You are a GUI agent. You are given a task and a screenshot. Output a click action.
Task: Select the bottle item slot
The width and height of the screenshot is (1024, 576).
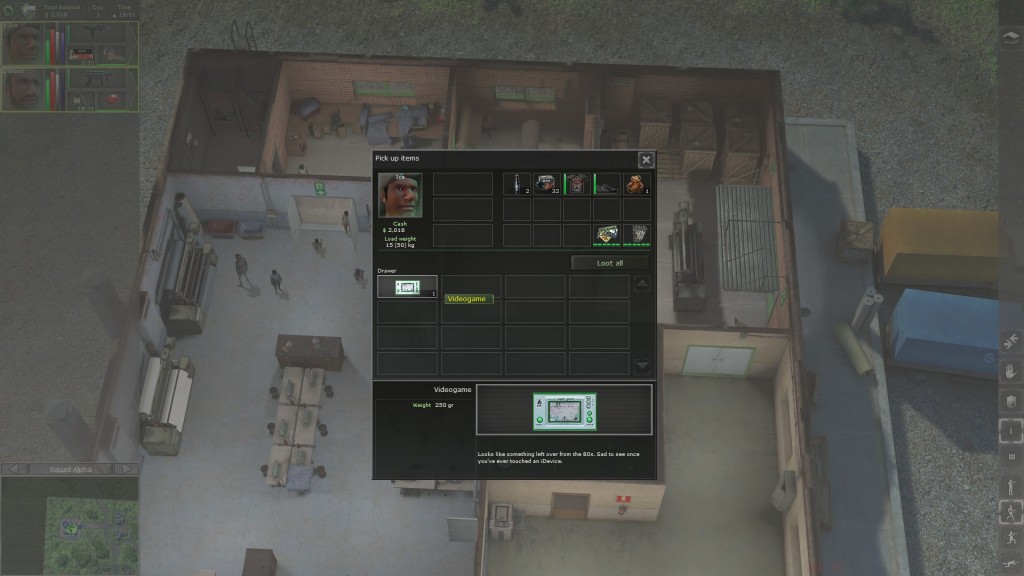click(517, 184)
